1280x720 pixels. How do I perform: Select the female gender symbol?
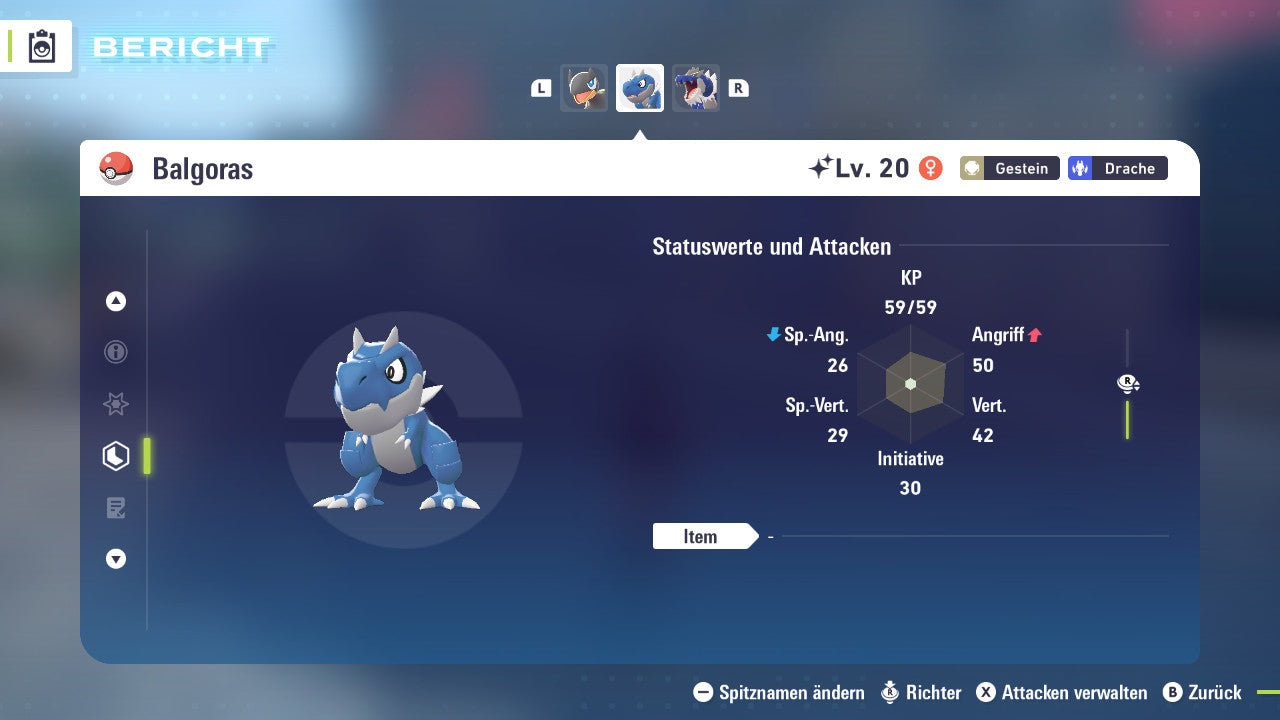point(931,168)
